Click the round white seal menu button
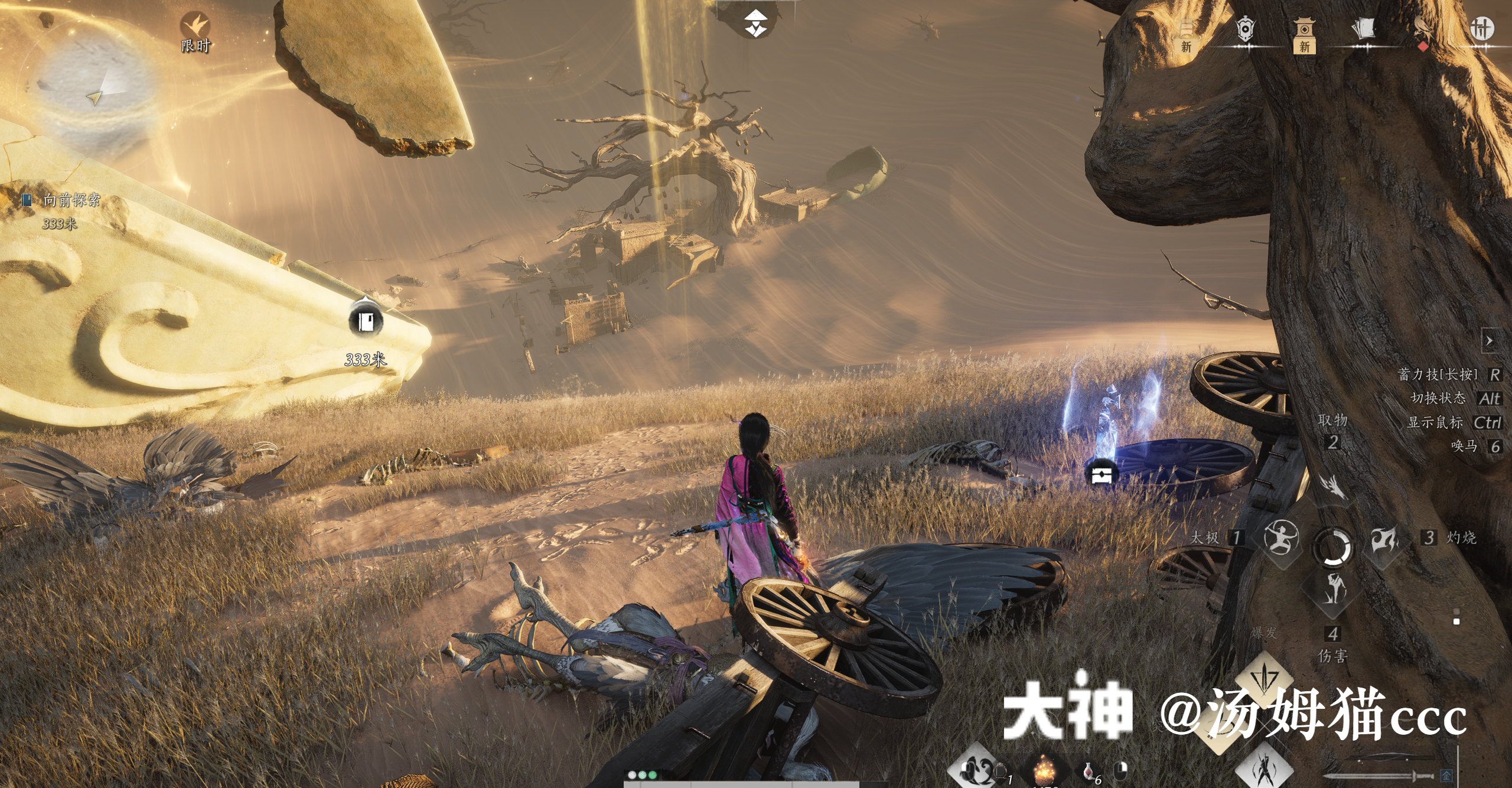 1482,28
